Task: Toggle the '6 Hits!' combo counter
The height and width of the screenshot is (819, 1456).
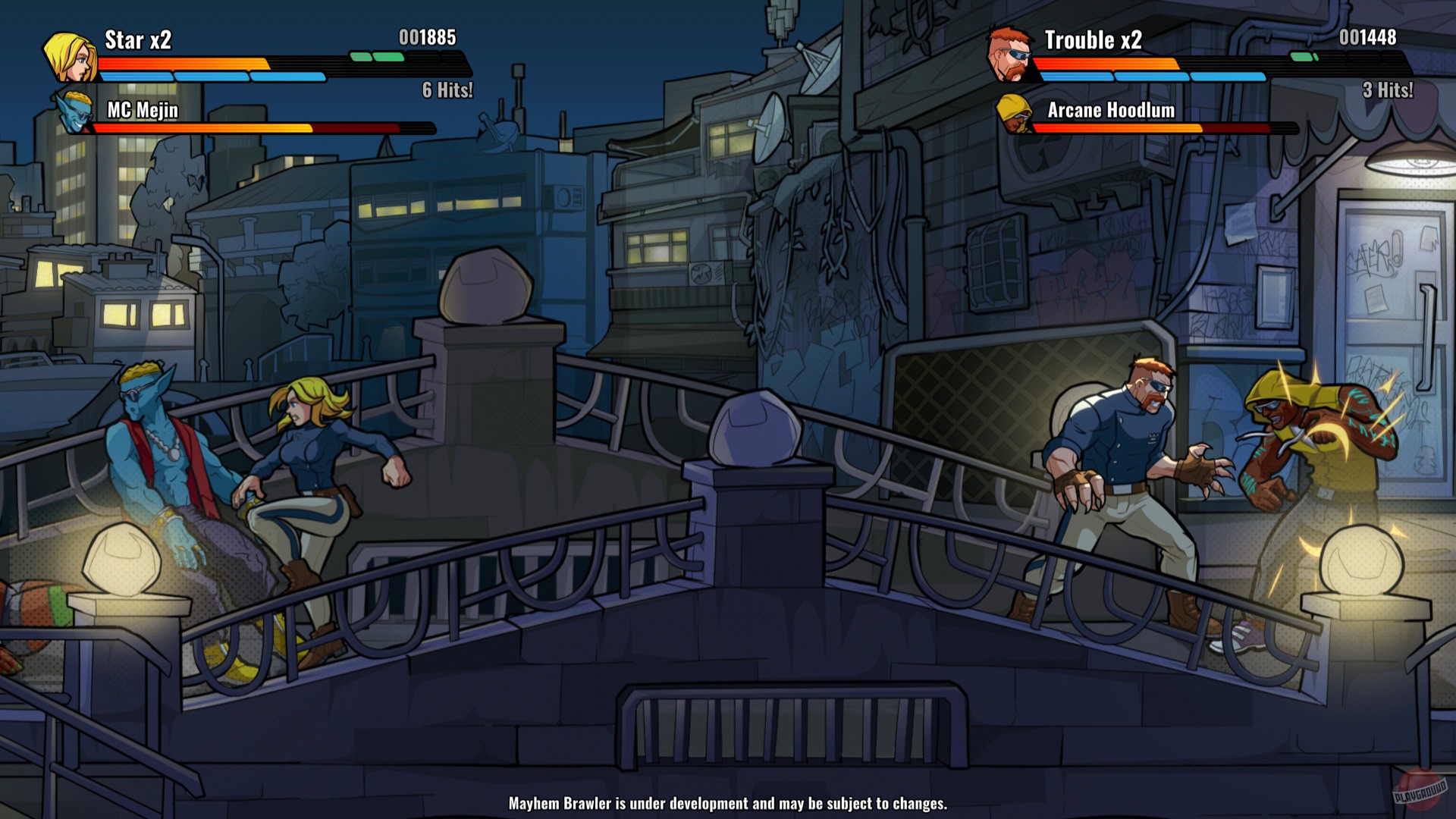Action: (446, 89)
